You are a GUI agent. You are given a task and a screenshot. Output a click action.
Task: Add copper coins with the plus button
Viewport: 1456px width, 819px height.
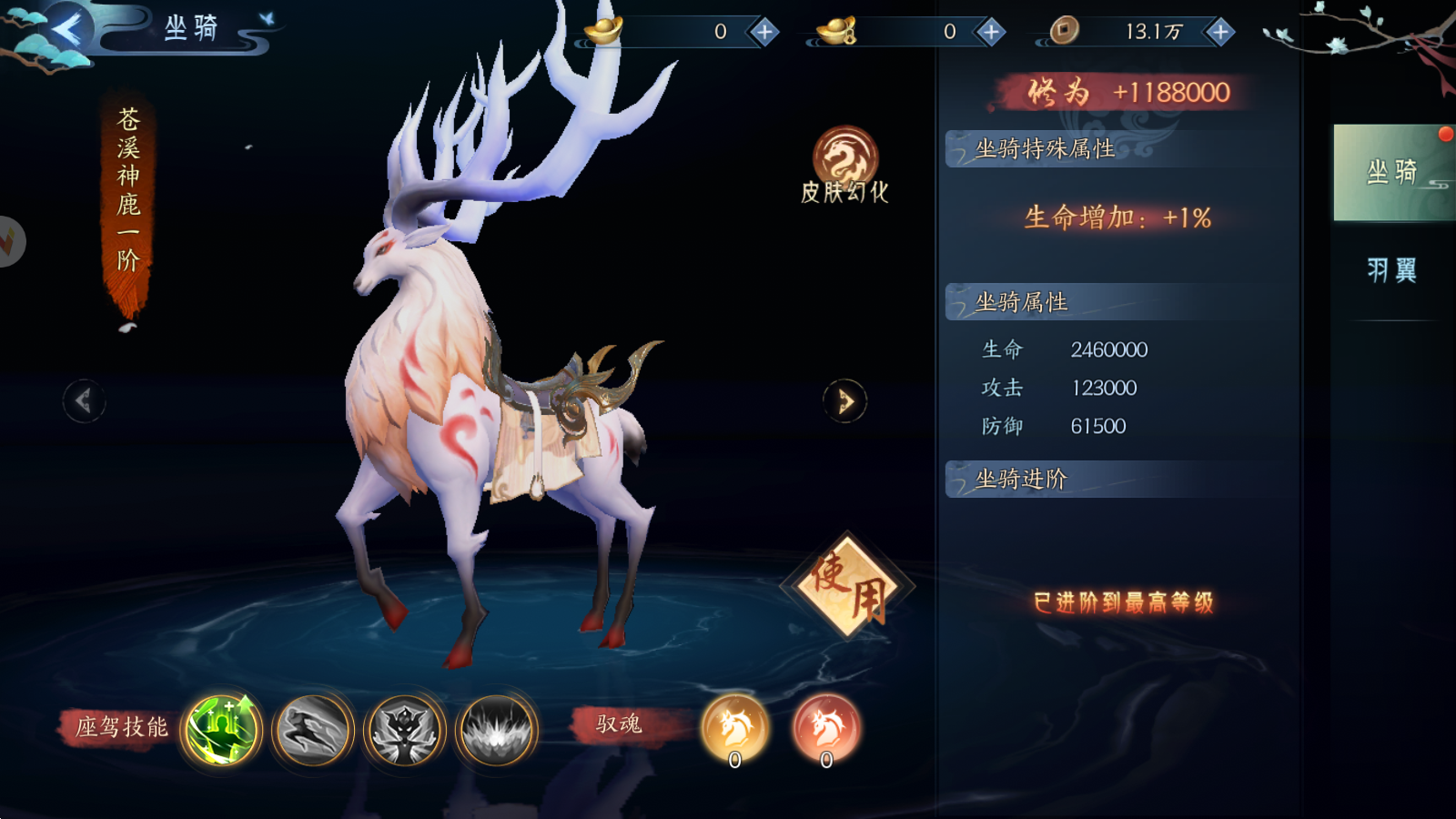tap(1219, 32)
